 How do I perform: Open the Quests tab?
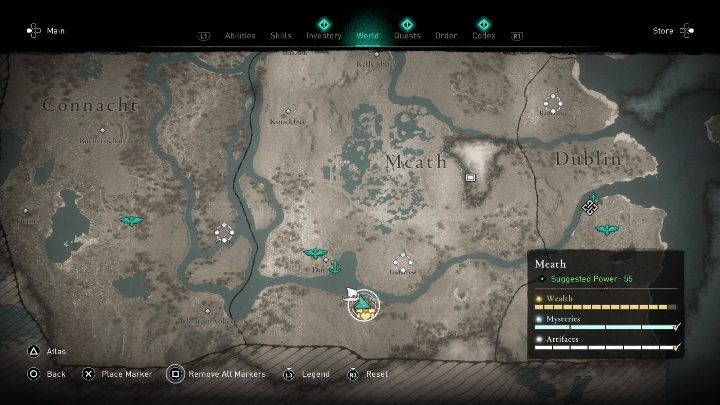[407, 35]
